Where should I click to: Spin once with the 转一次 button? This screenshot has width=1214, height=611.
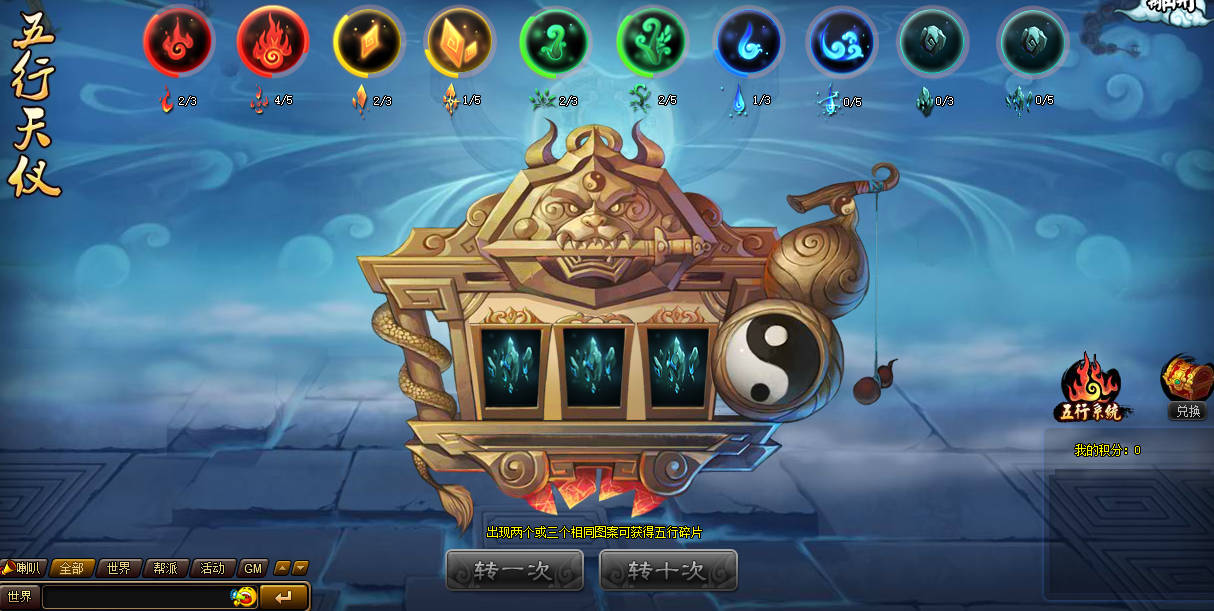(x=514, y=571)
